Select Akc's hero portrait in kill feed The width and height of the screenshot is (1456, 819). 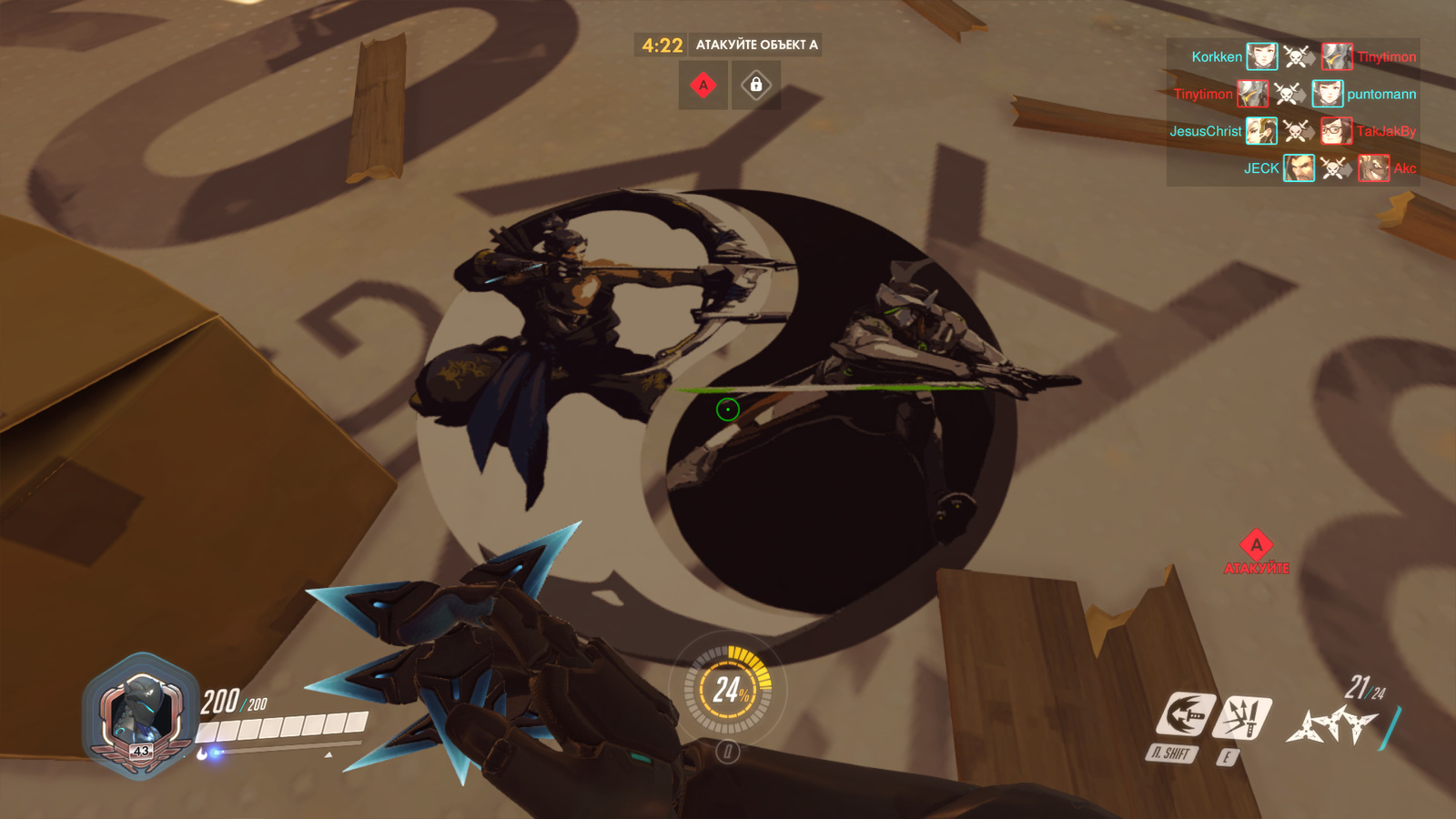[x=1373, y=168]
